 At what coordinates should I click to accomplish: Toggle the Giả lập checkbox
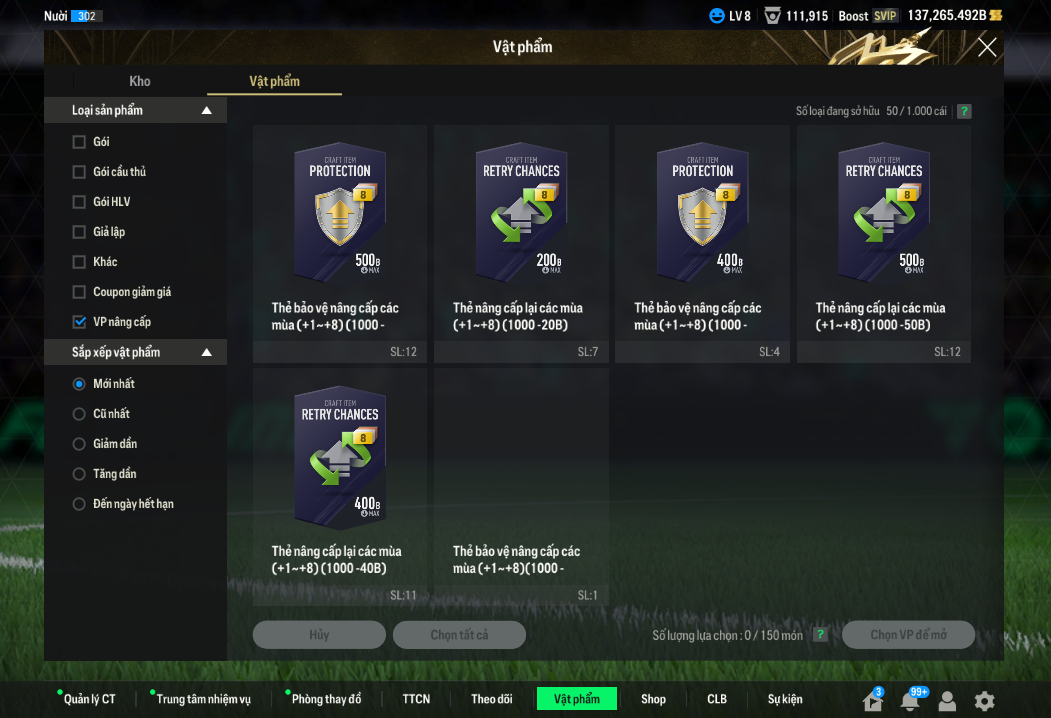[x=79, y=232]
